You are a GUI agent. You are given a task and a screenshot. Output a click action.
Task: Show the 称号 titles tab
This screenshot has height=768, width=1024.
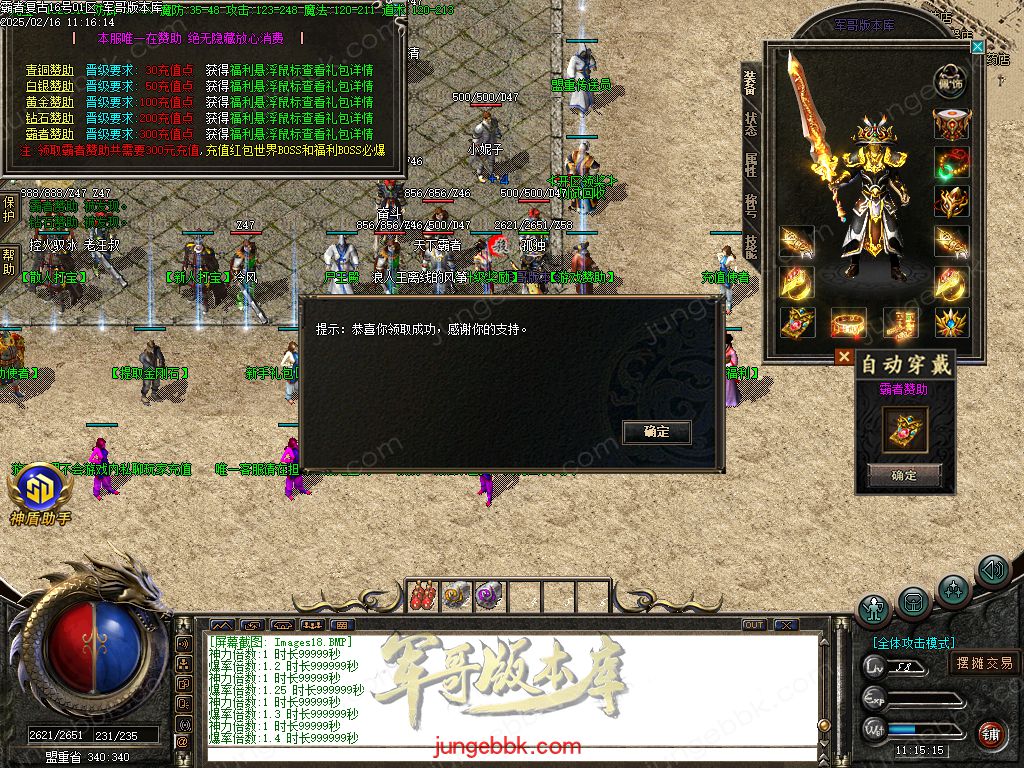coord(751,205)
